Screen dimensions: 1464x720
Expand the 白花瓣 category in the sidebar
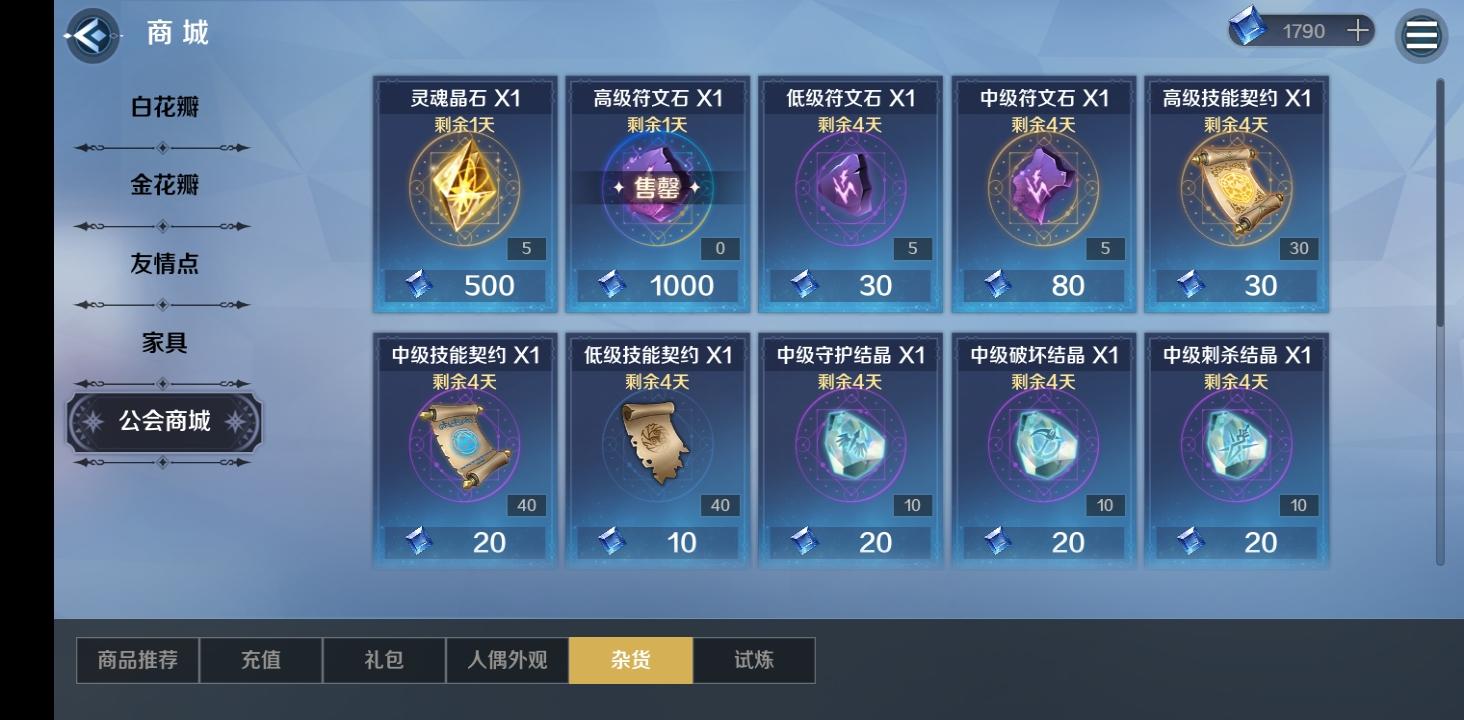[x=162, y=106]
